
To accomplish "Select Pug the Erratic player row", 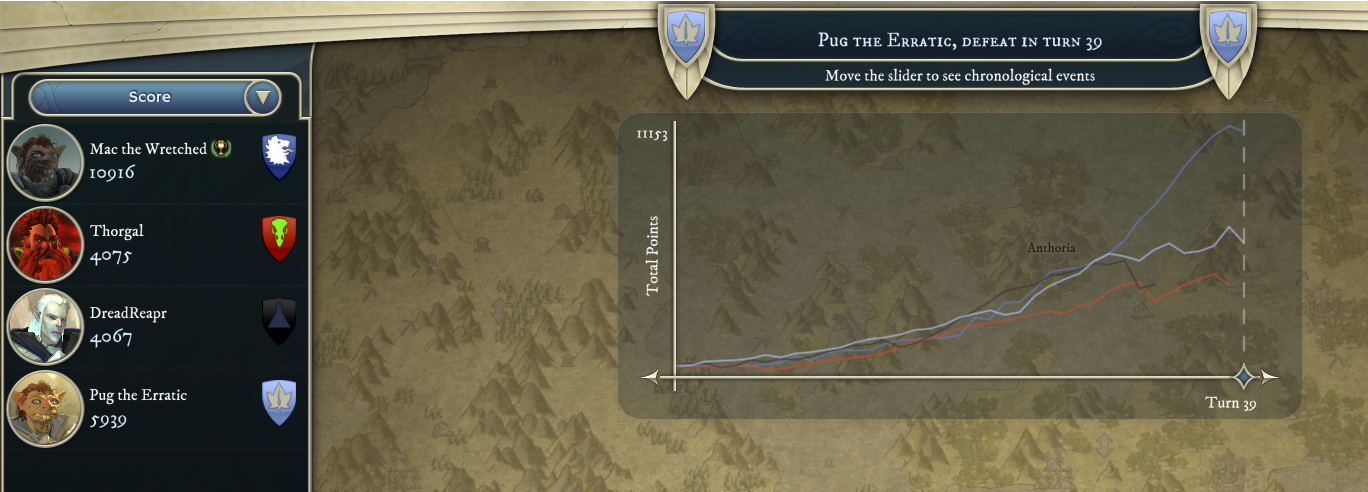I will 150,407.
